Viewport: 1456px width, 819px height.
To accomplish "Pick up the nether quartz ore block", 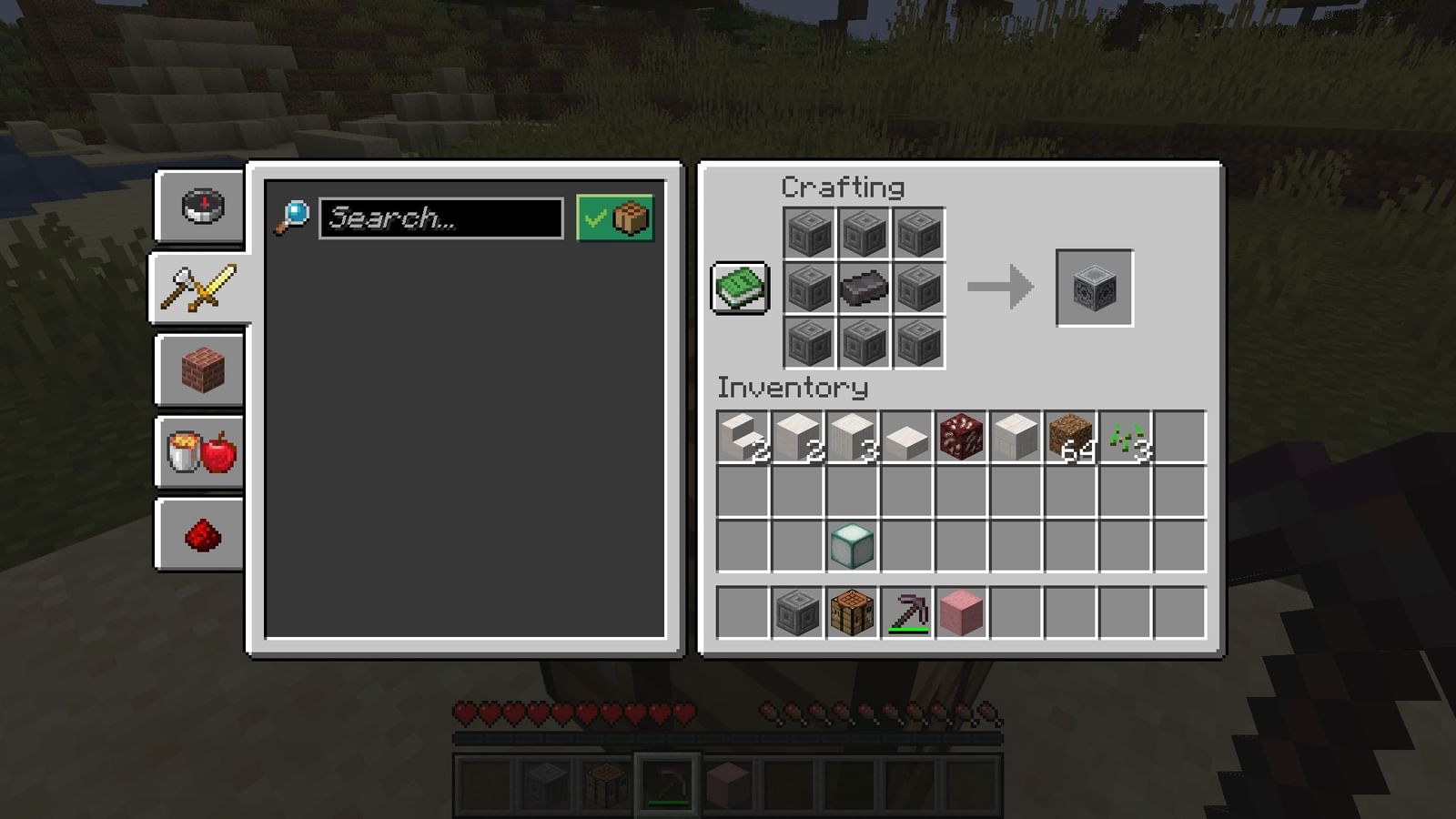I will (x=961, y=435).
